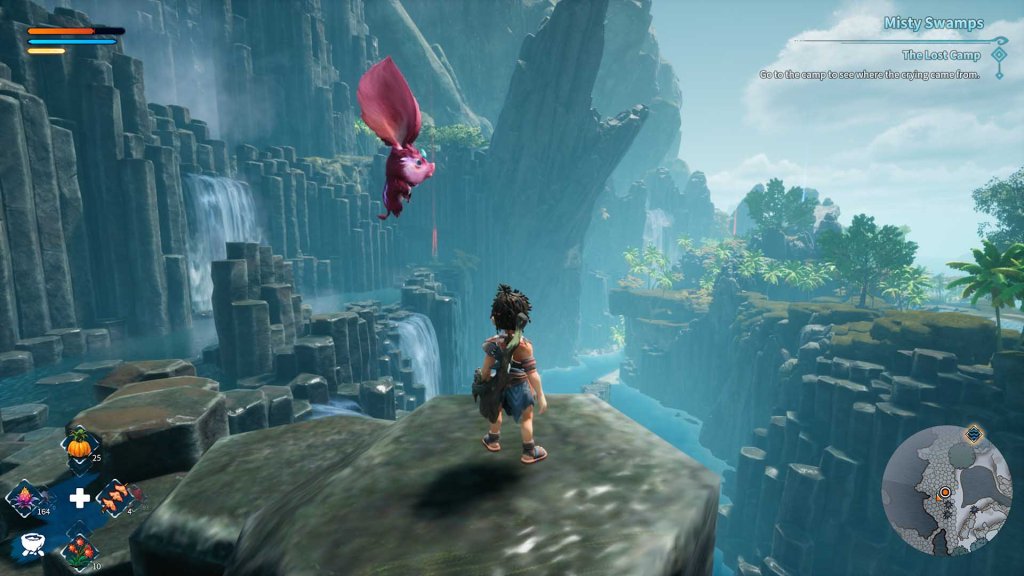Select the pumpkin item slot
This screenshot has width=1024, height=576.
pos(78,446)
